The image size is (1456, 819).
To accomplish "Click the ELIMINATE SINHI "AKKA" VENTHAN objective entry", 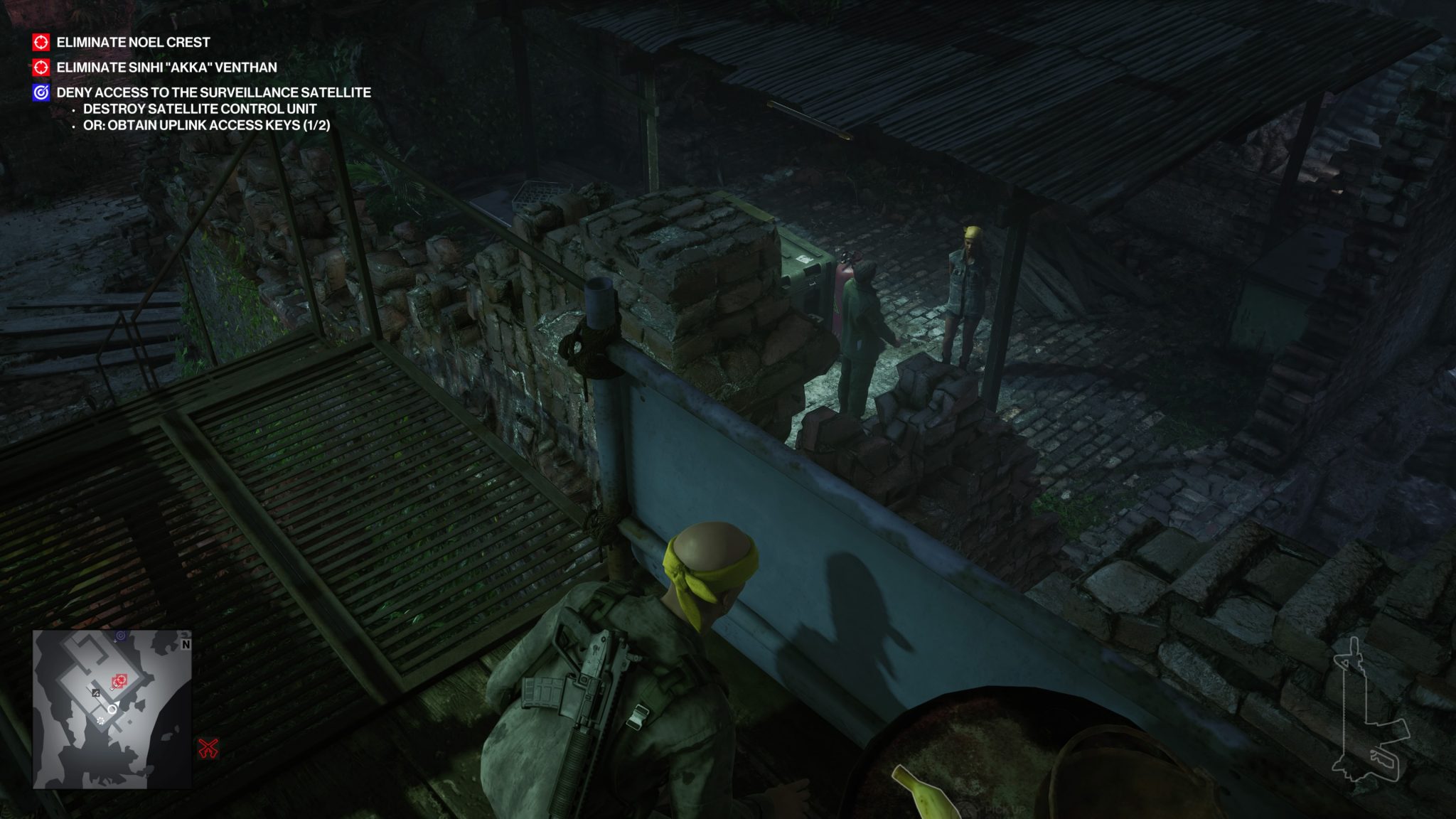I will click(x=165, y=69).
